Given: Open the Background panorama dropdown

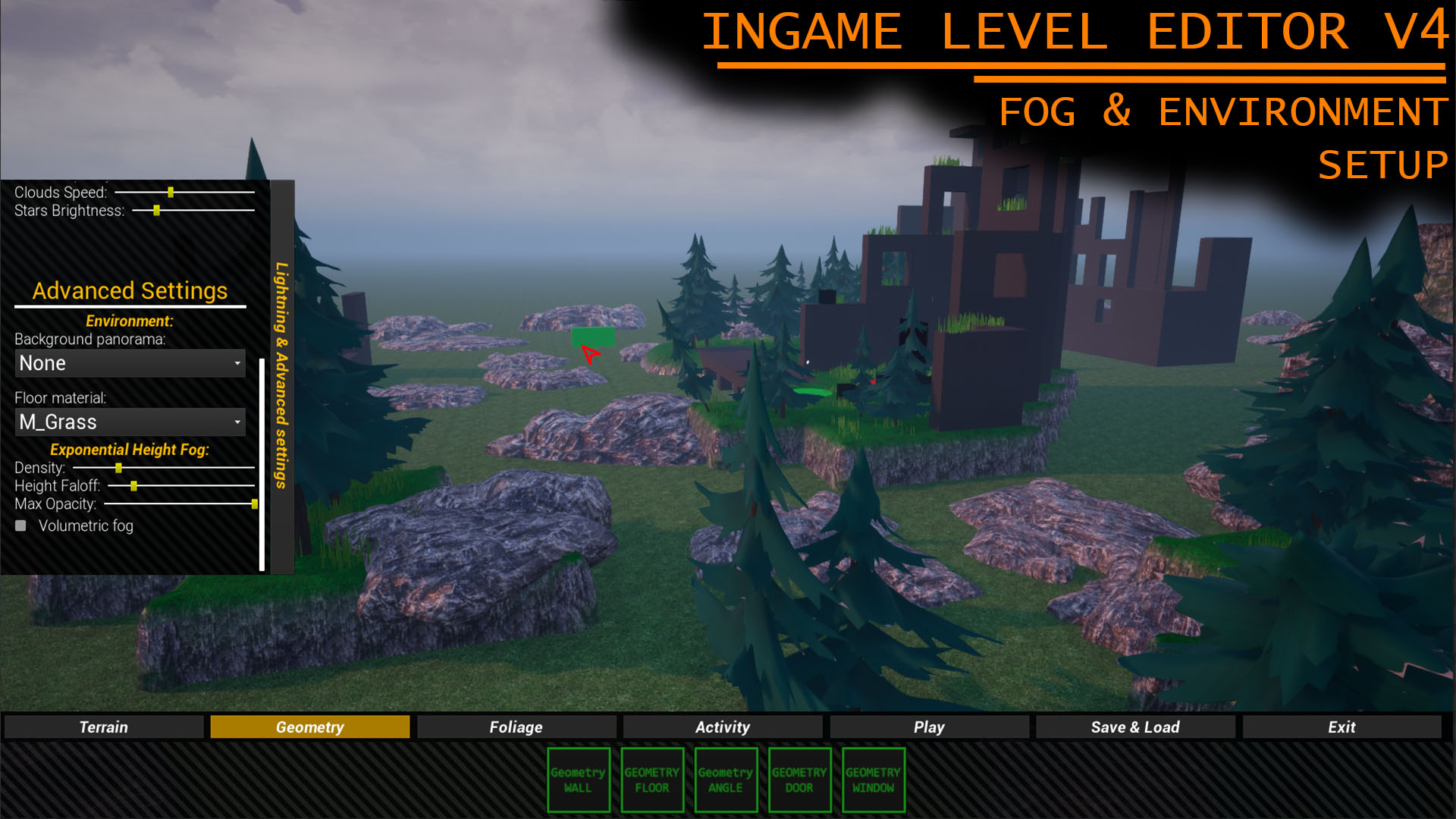Looking at the screenshot, I should coord(130,363).
